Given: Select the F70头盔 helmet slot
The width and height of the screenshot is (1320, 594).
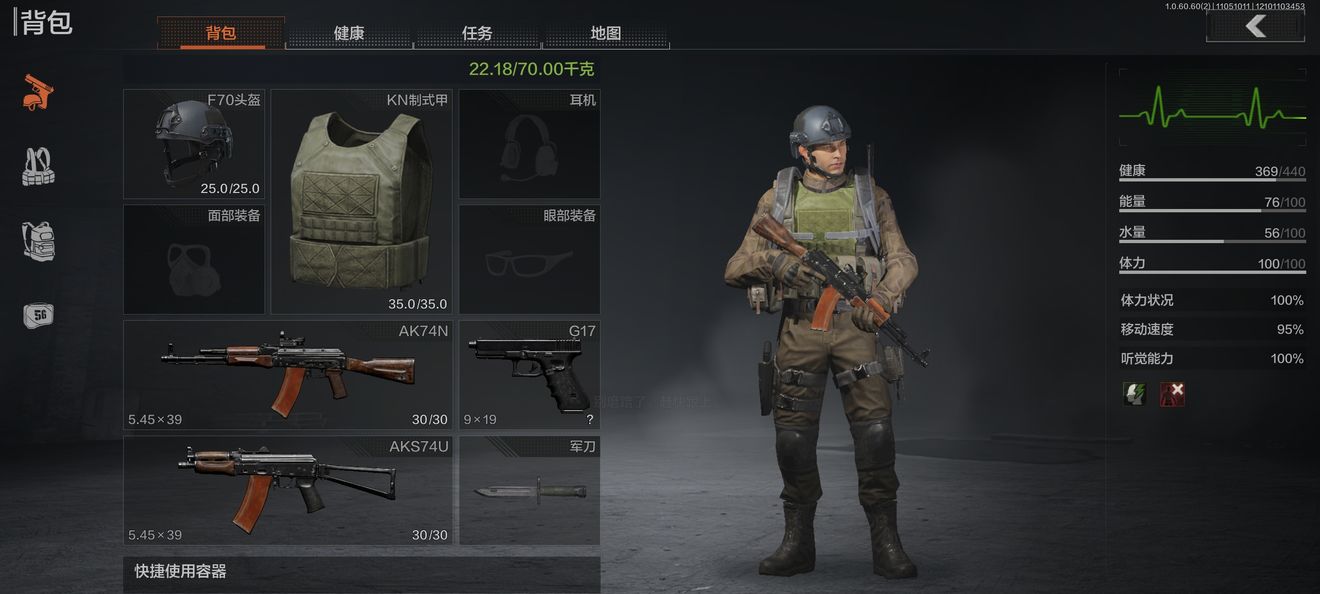Looking at the screenshot, I should 194,144.
